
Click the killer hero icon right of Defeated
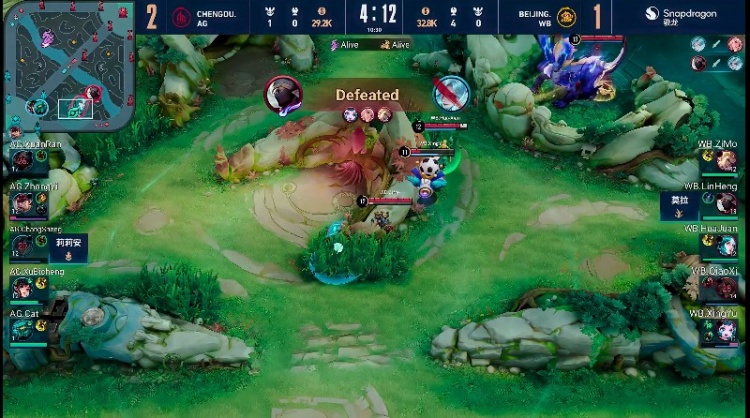(451, 94)
